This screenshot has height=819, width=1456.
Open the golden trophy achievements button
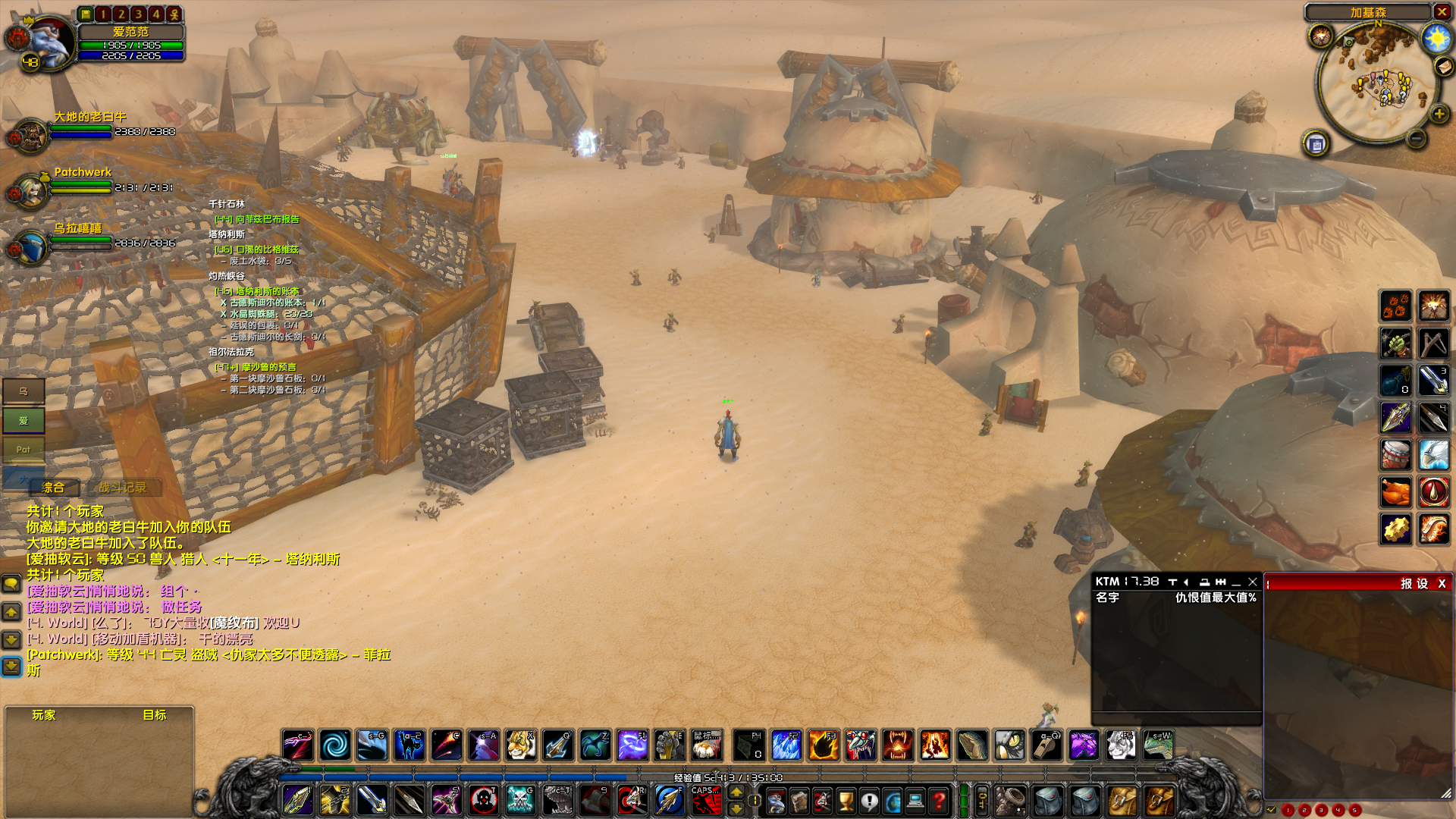coord(846,801)
